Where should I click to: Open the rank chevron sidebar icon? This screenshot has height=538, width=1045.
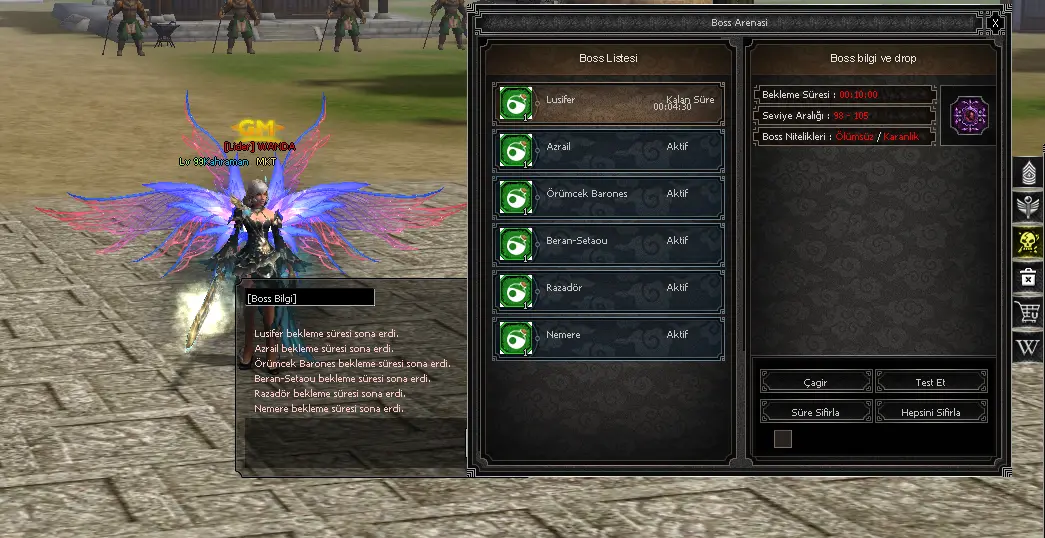click(x=1029, y=174)
